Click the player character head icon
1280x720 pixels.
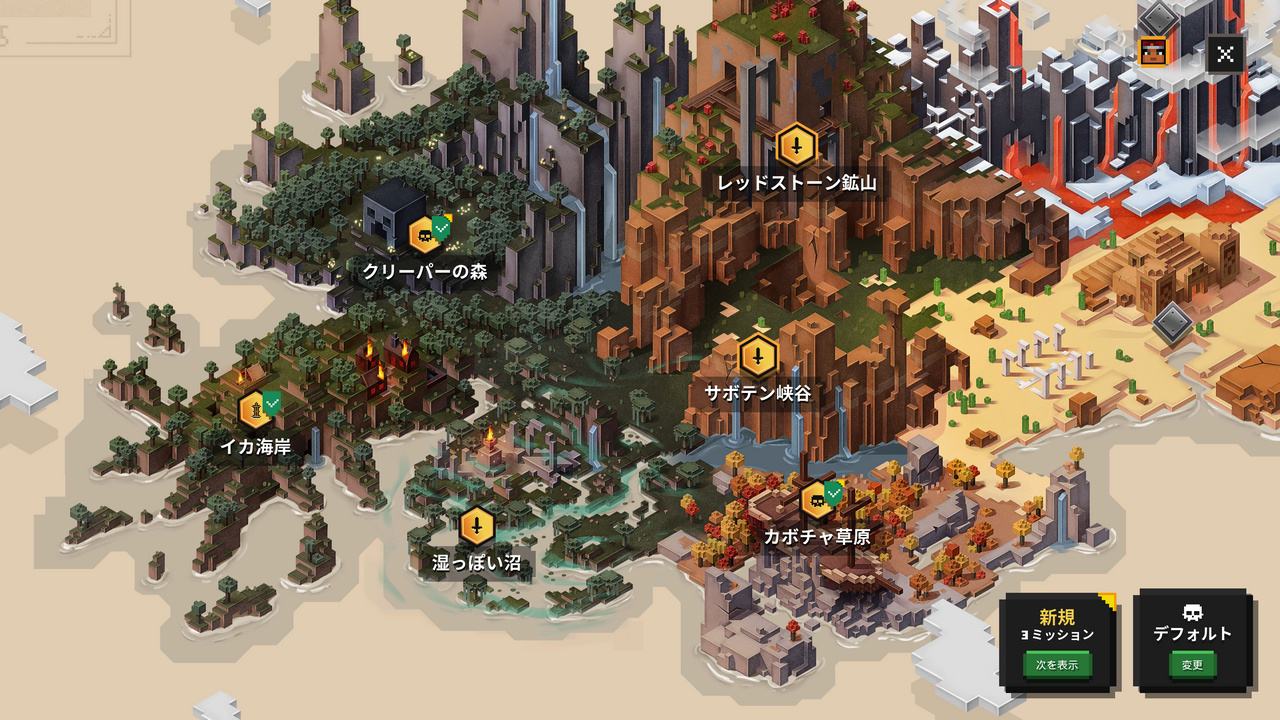[x=1153, y=51]
